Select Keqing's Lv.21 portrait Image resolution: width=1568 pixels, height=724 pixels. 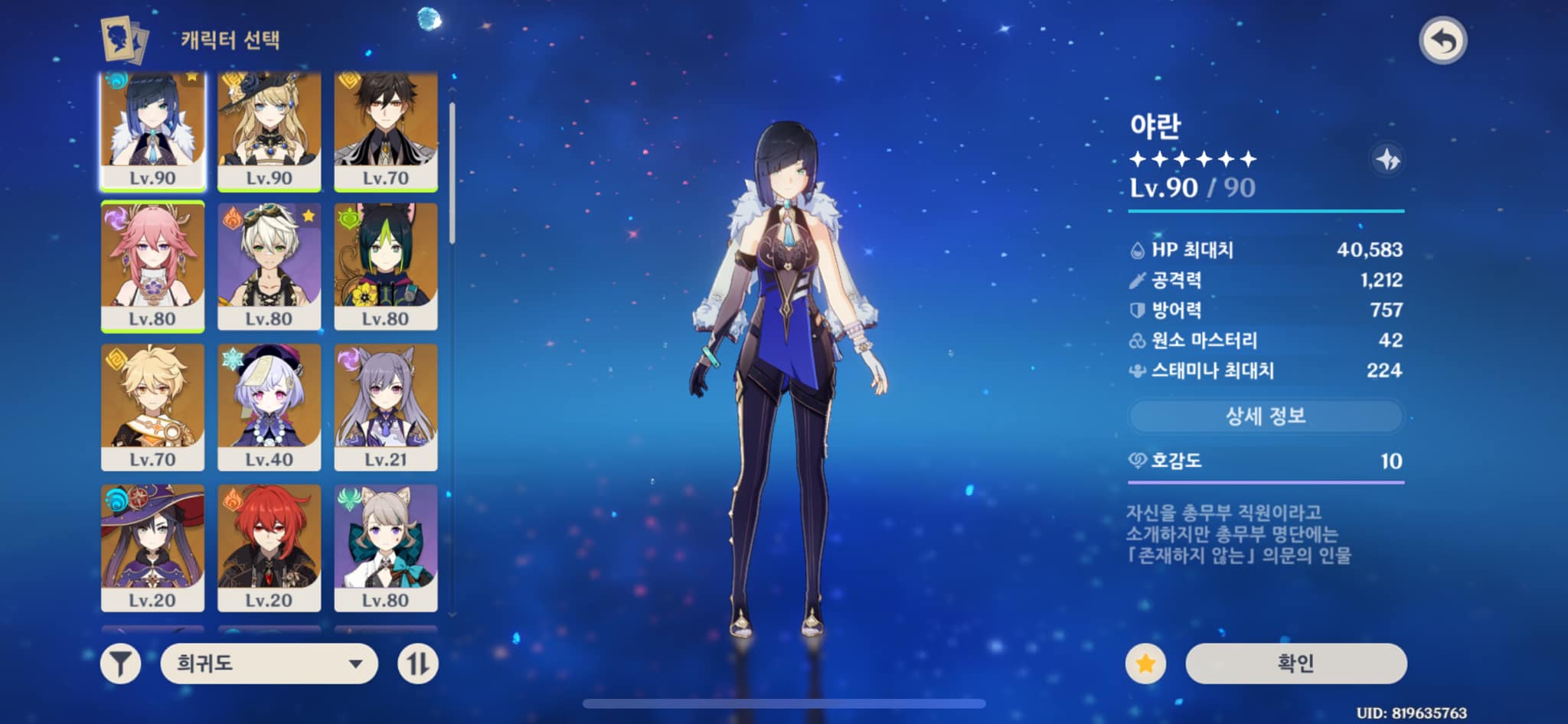coord(386,406)
